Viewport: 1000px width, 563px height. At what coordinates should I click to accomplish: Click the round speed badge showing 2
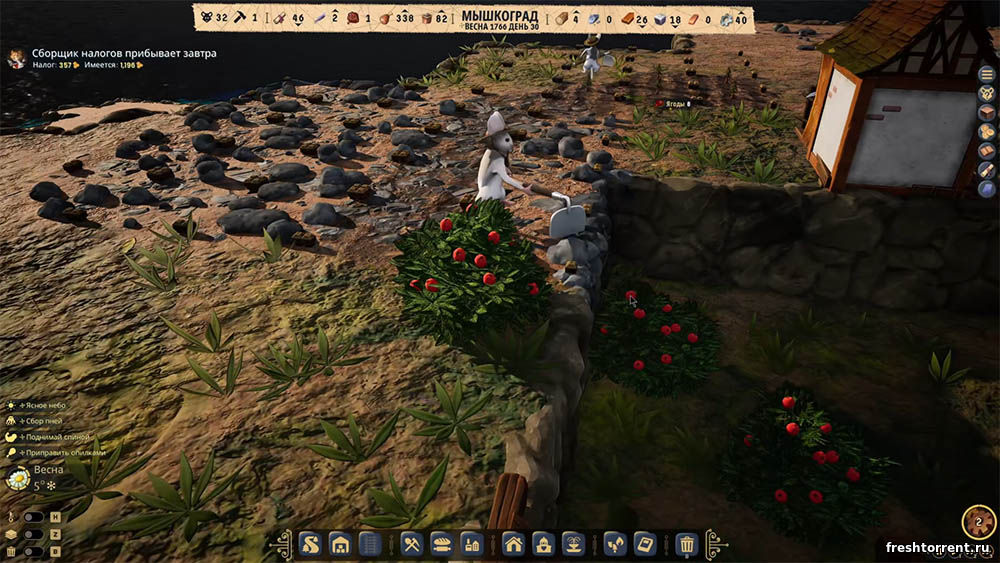click(978, 522)
